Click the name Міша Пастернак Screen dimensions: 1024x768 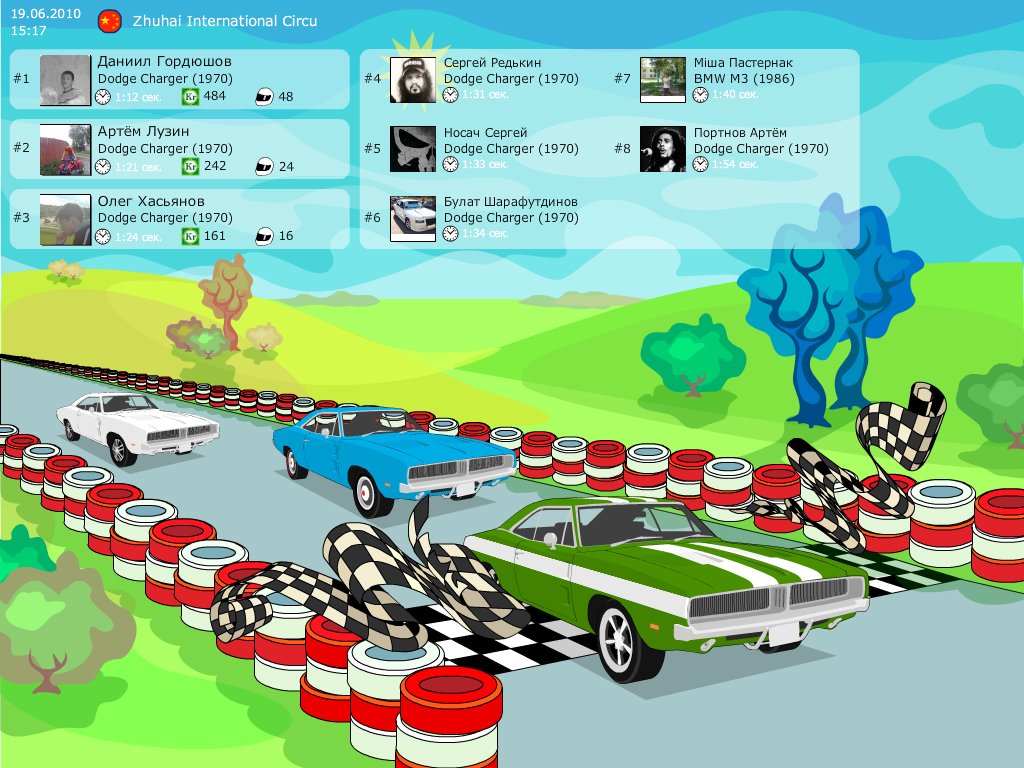[x=743, y=63]
